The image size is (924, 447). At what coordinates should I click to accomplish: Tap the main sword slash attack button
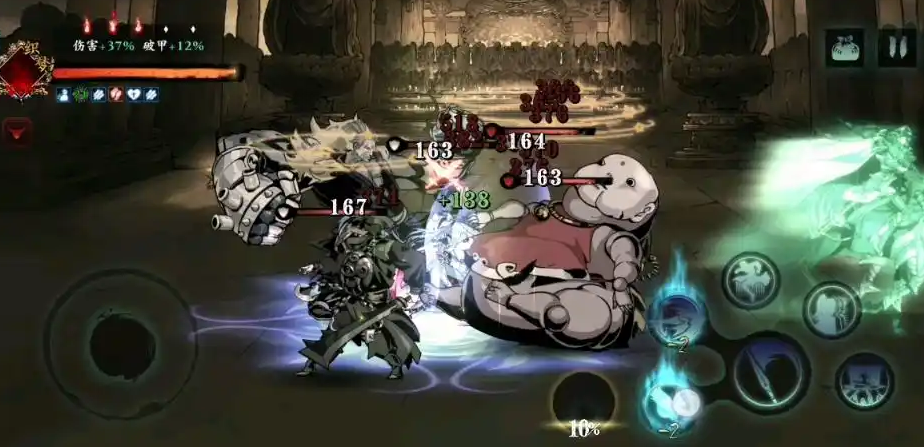coord(770,373)
